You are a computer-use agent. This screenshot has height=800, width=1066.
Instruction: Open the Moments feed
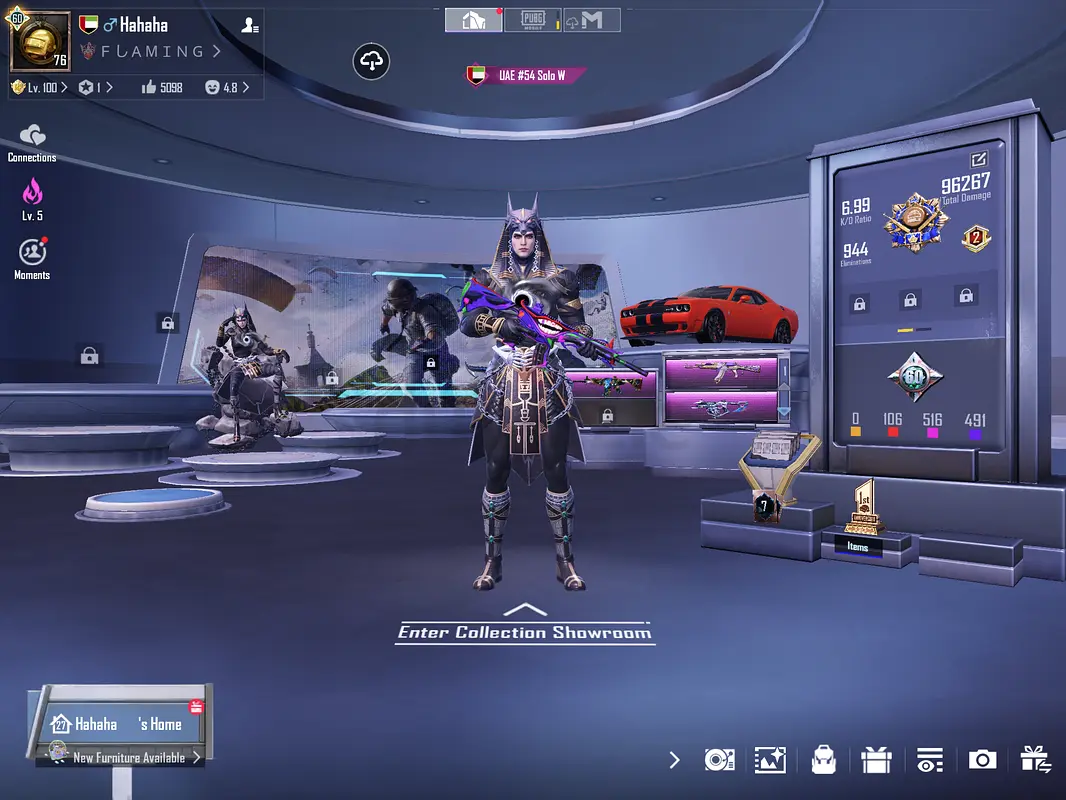point(32,256)
